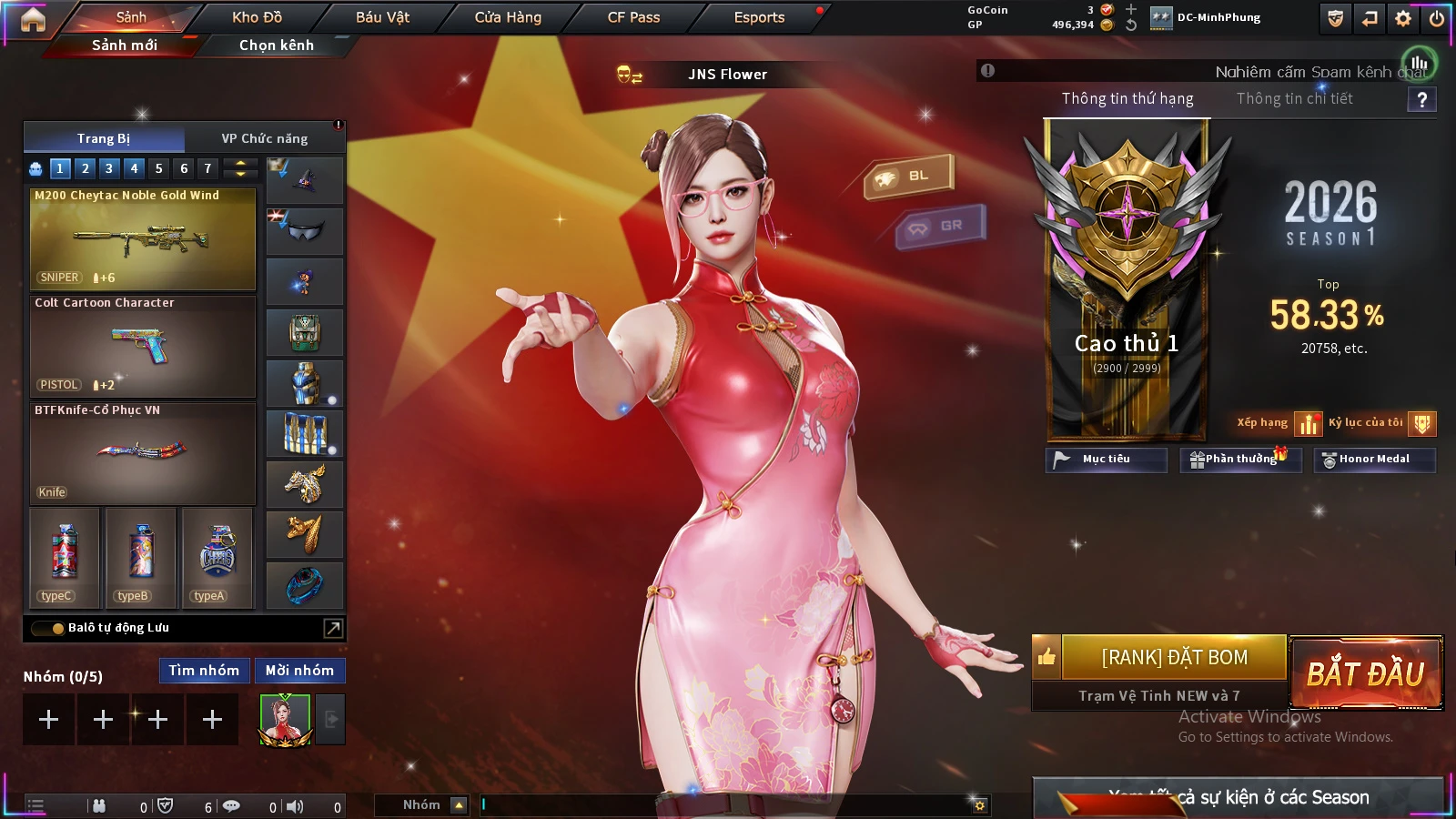Image resolution: width=1456 pixels, height=819 pixels.
Task: Show the Thông tin chi tiết tab
Action: coord(1294,98)
